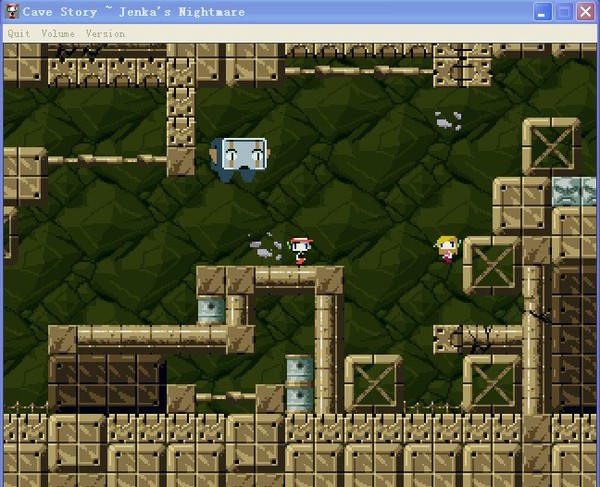Close the Cave Story window
This screenshot has height=487, width=600.
coord(585,12)
